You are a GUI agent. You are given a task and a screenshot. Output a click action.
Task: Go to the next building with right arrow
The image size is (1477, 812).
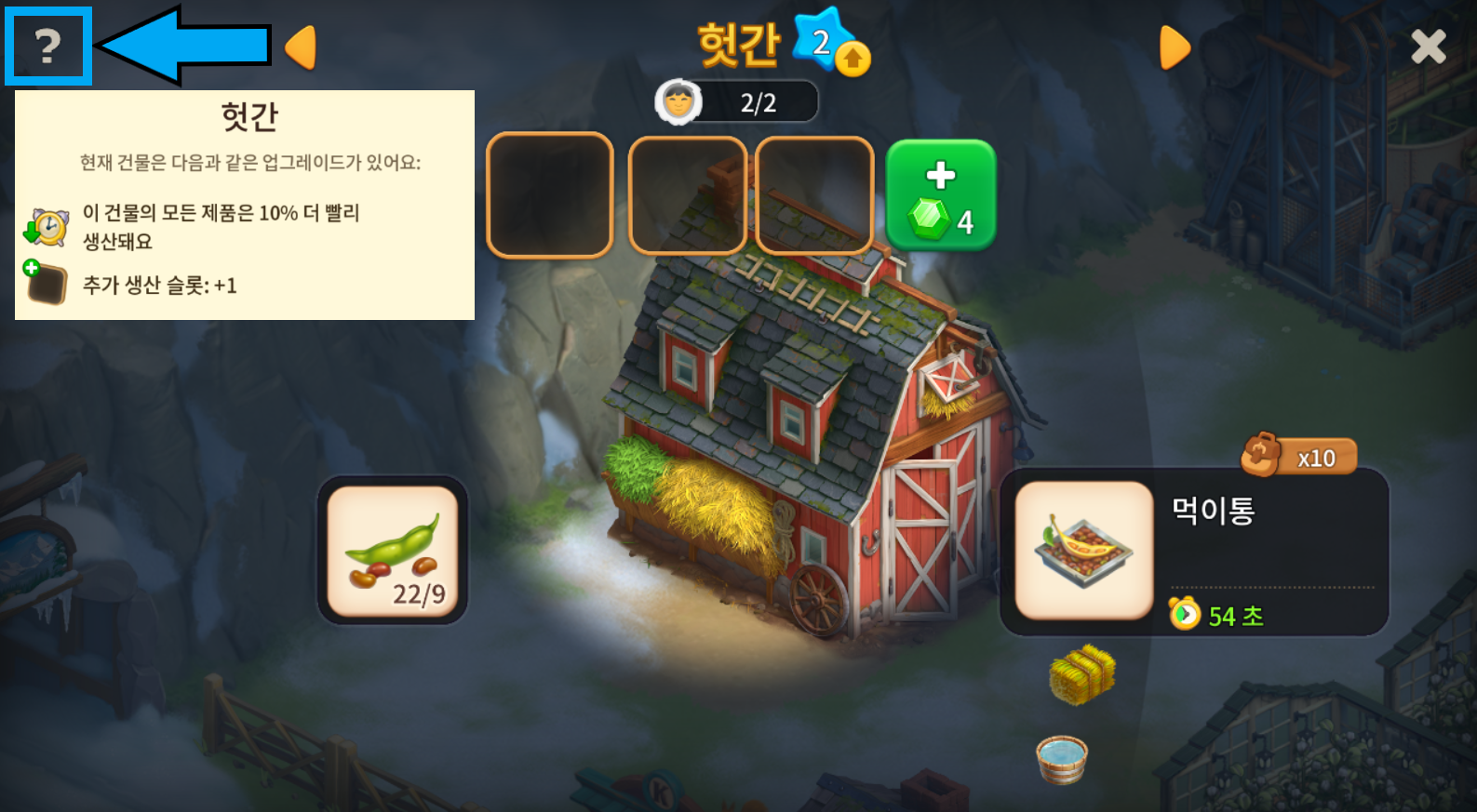(1175, 47)
